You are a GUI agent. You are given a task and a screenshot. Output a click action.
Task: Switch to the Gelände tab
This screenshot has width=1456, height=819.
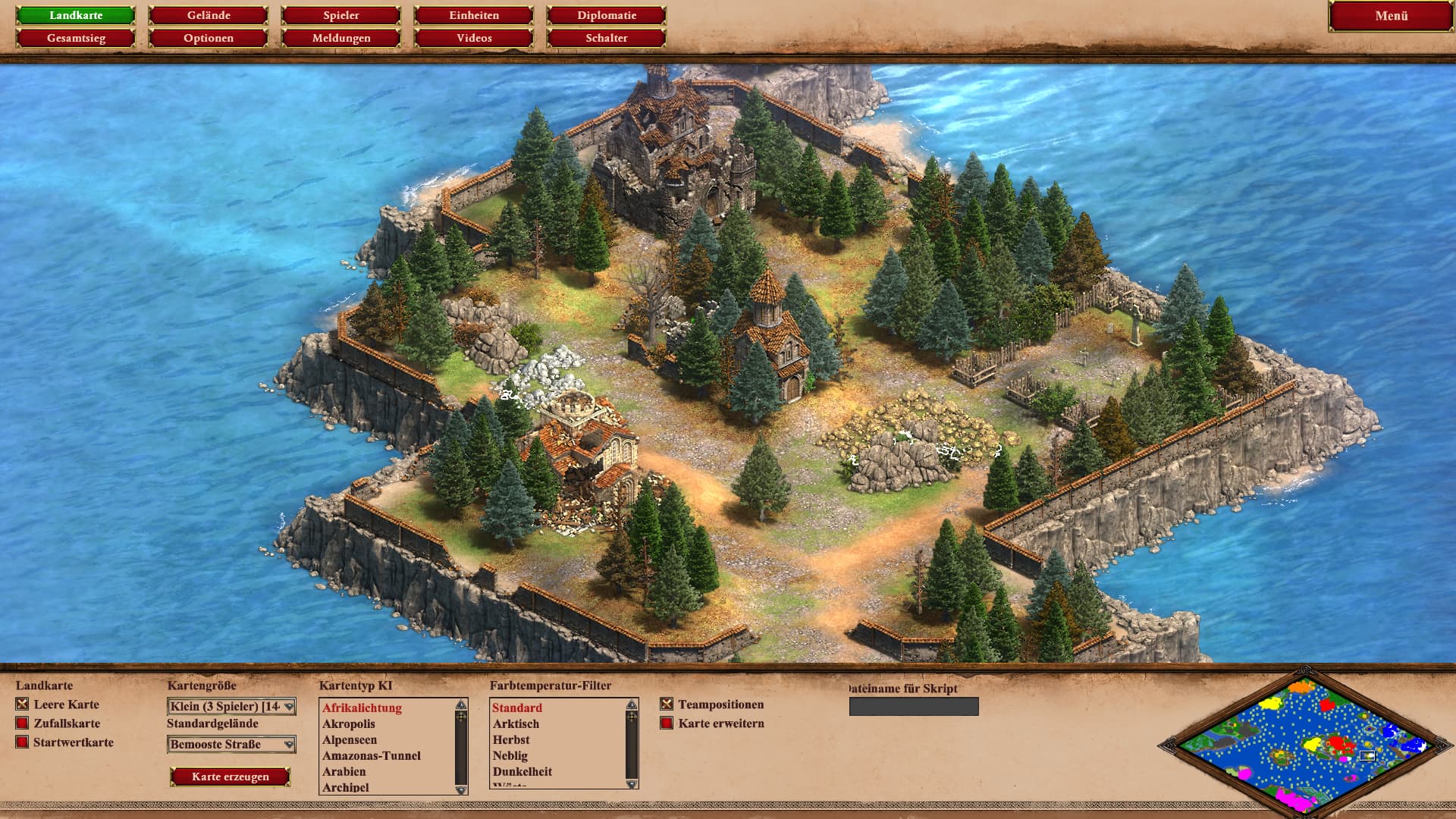click(x=209, y=15)
